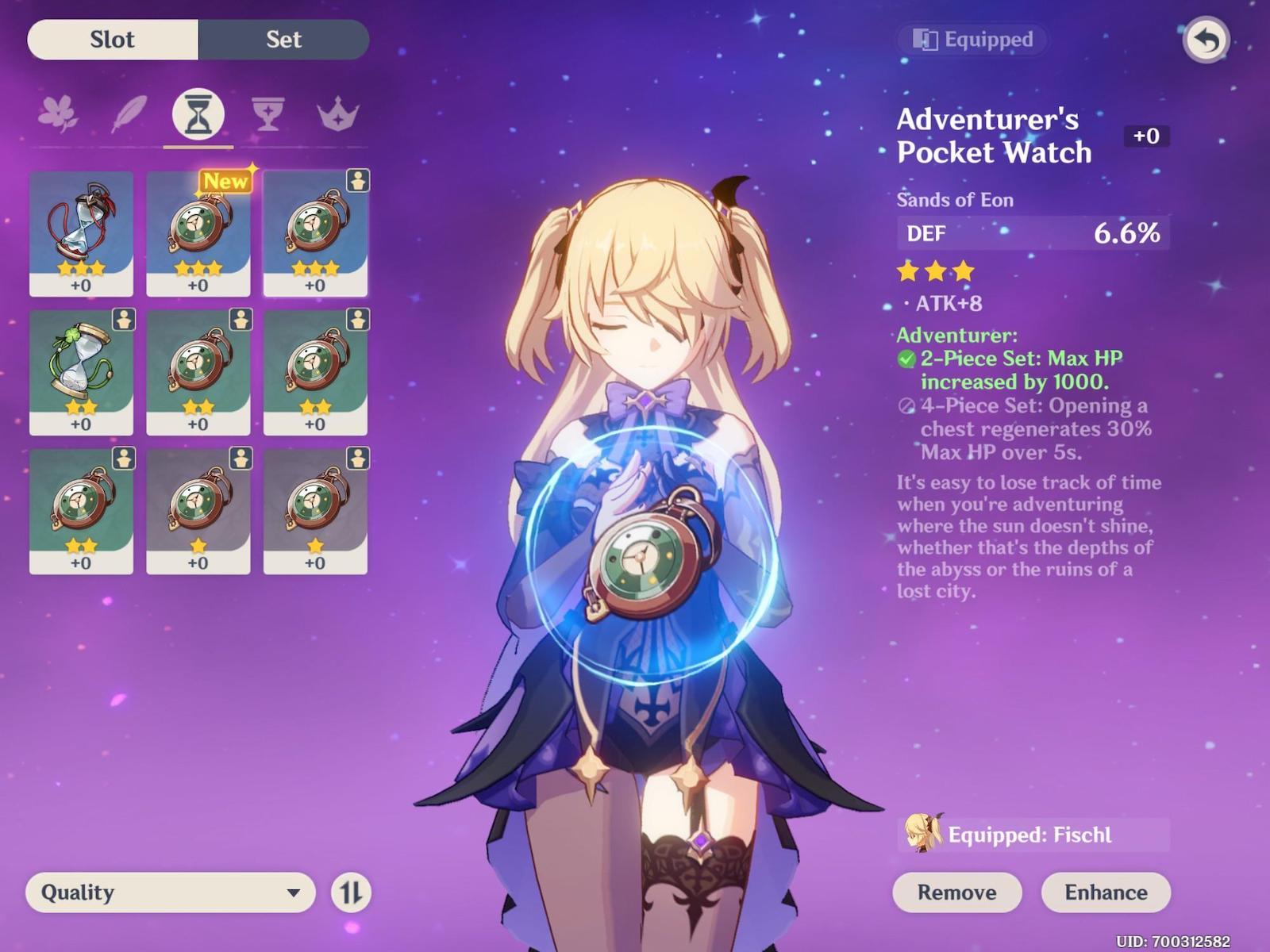This screenshot has height=952, width=1270.
Task: Toggle the Equipped filter button
Action: (x=974, y=40)
